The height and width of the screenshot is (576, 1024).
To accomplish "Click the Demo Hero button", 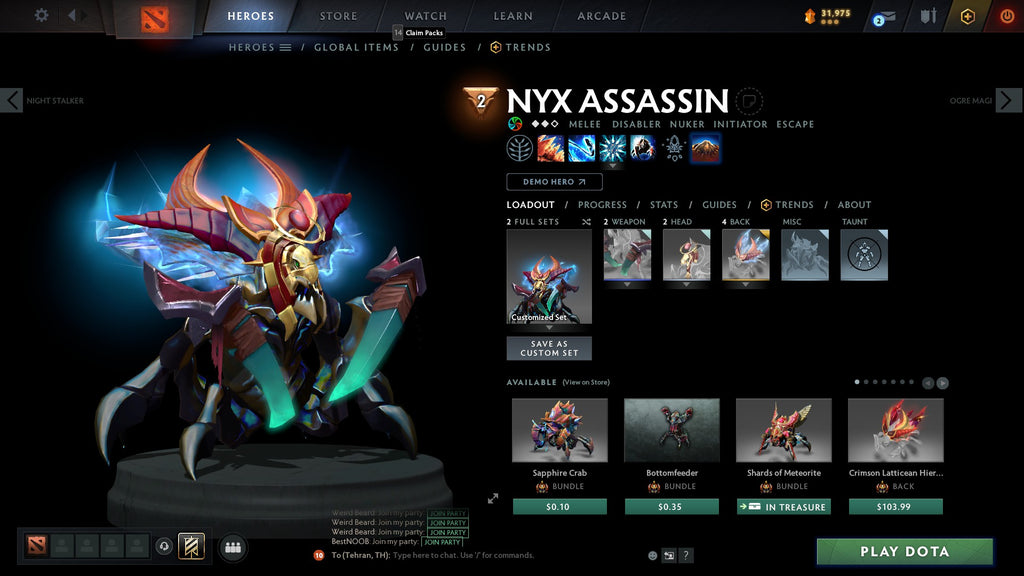I will pyautogui.click(x=554, y=182).
